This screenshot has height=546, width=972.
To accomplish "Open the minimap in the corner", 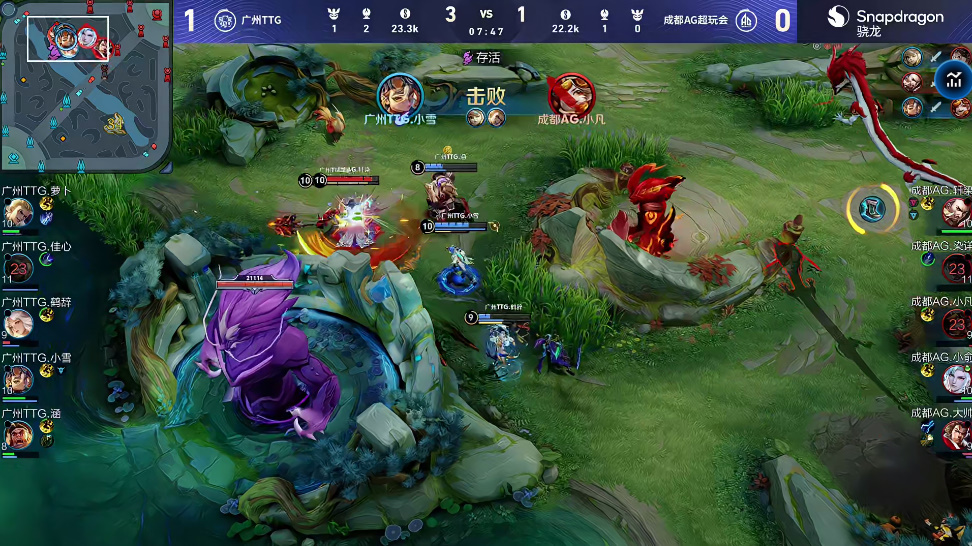I will click(86, 85).
